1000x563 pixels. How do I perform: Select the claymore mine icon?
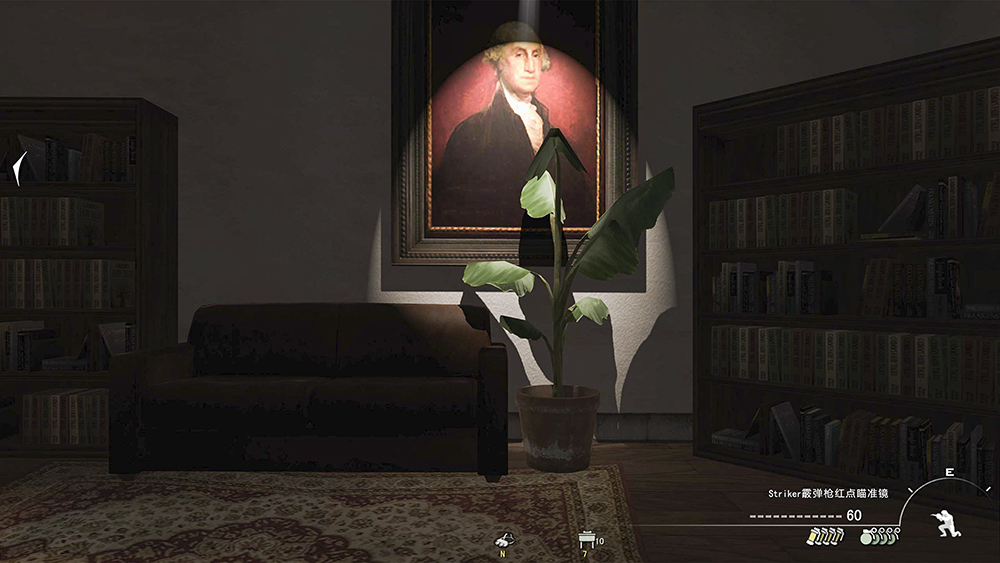585,540
